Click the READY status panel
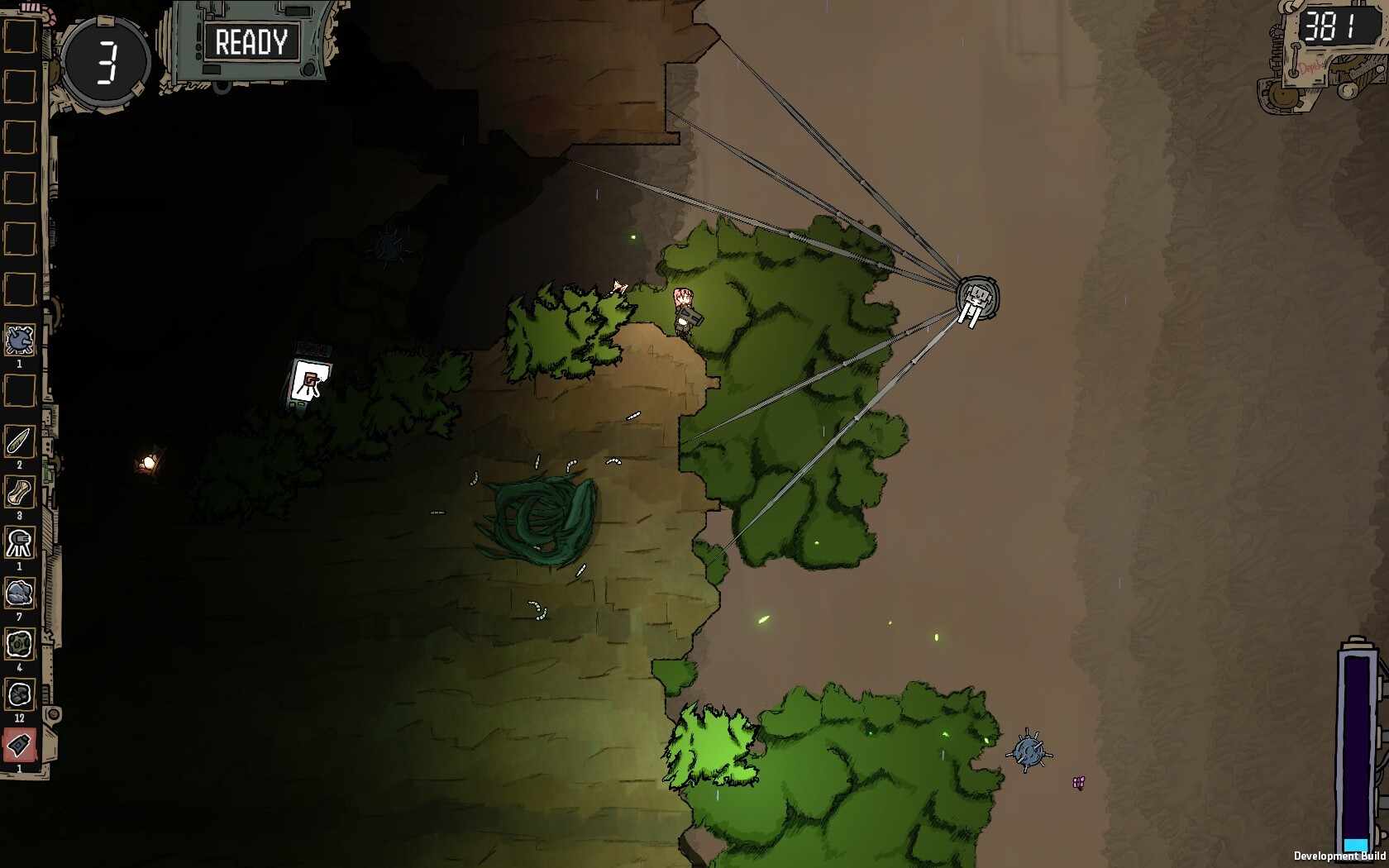 pos(251,42)
